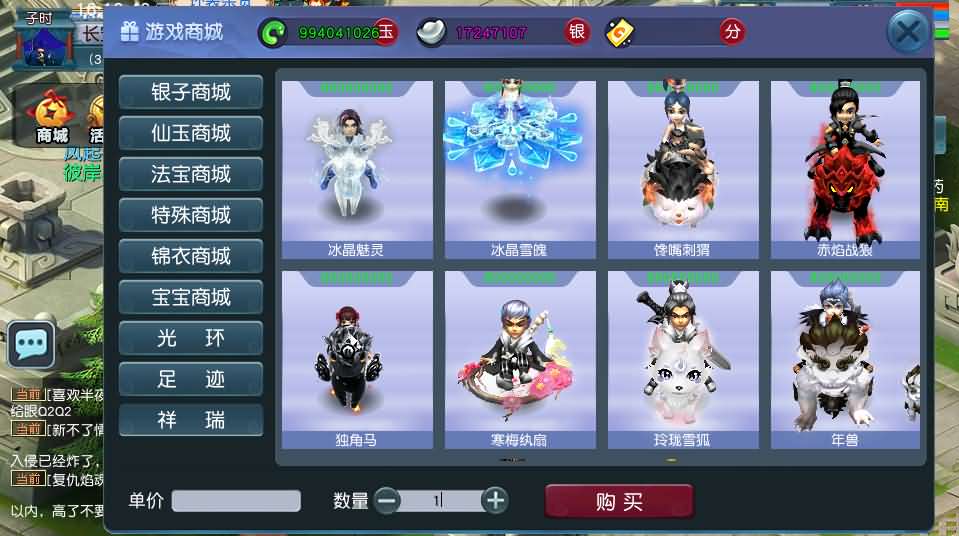Switch to 特殊商城 tab

tap(191, 215)
